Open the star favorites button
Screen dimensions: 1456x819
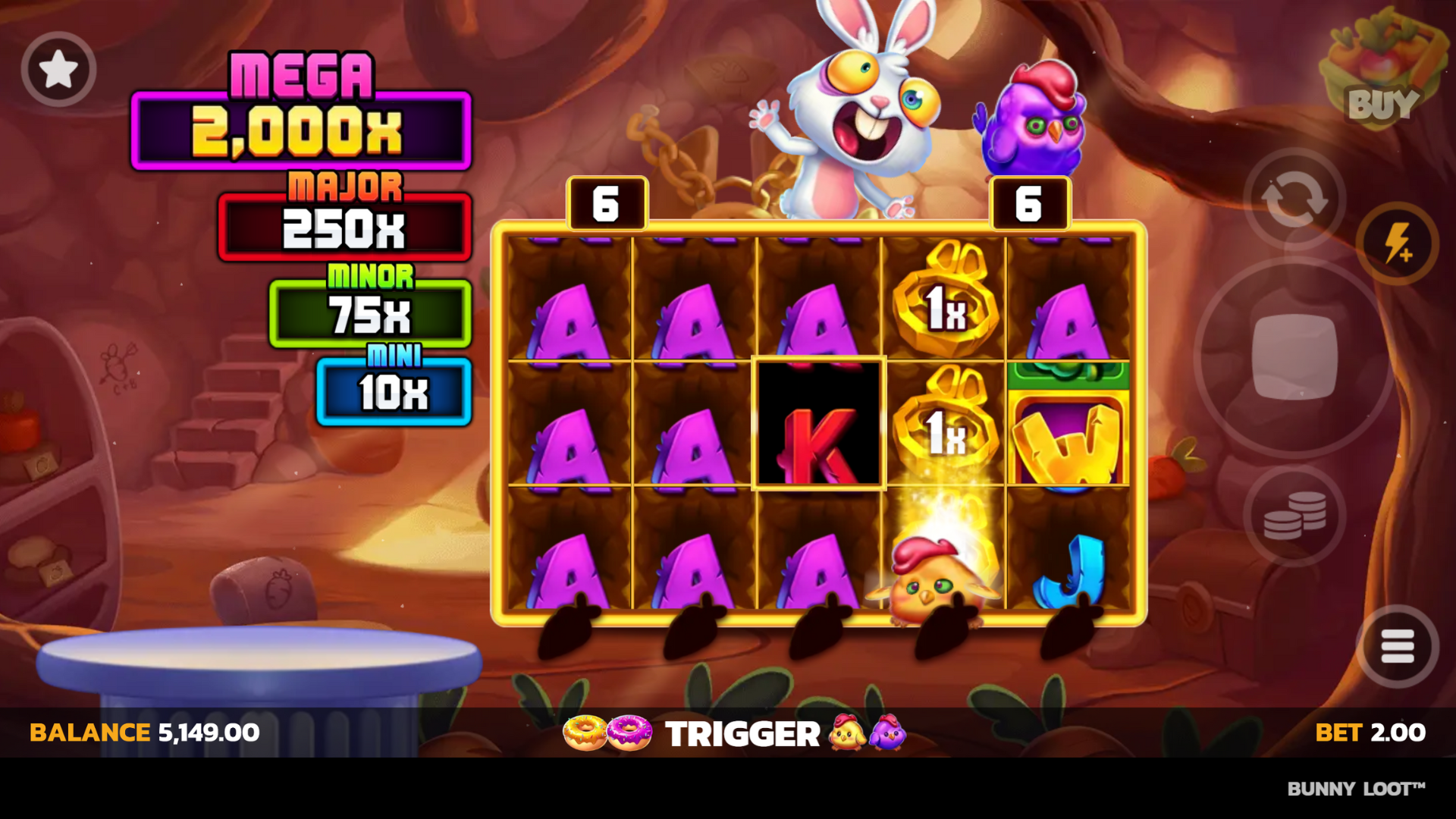[x=58, y=70]
